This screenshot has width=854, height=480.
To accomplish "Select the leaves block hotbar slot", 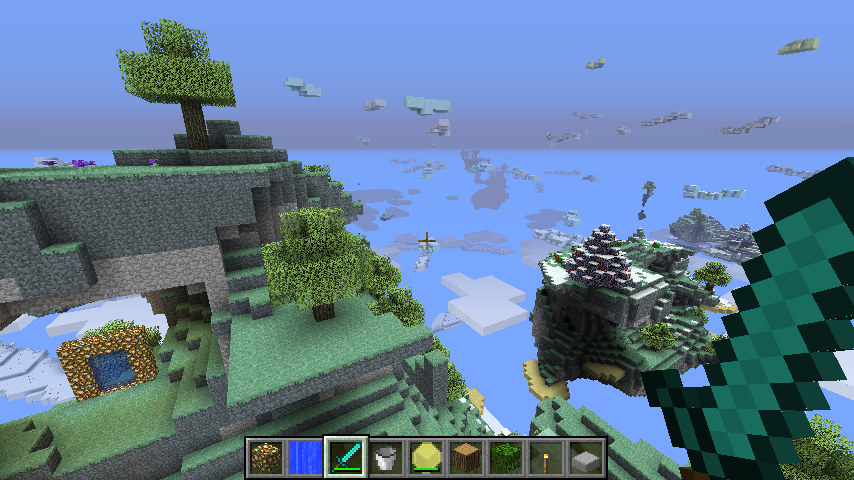I will tap(506, 458).
